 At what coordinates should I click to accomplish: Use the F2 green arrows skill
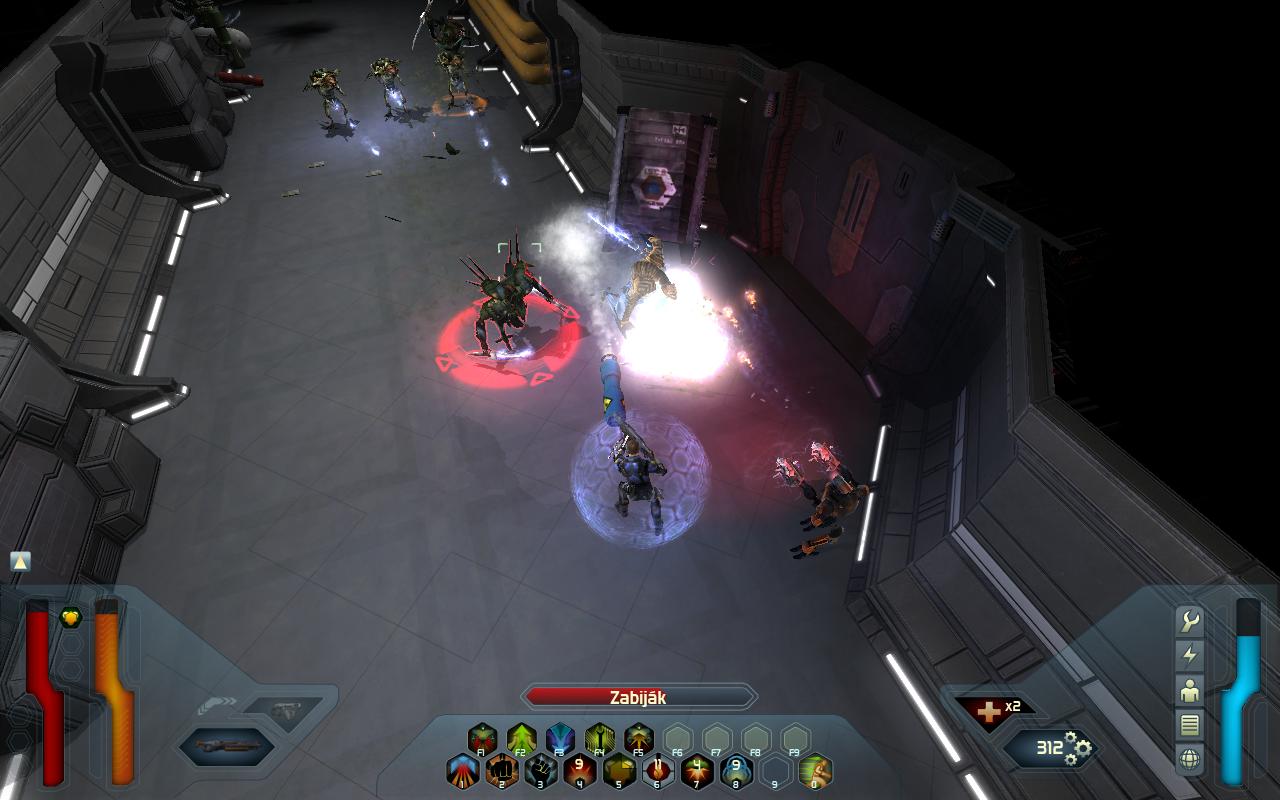(522, 739)
